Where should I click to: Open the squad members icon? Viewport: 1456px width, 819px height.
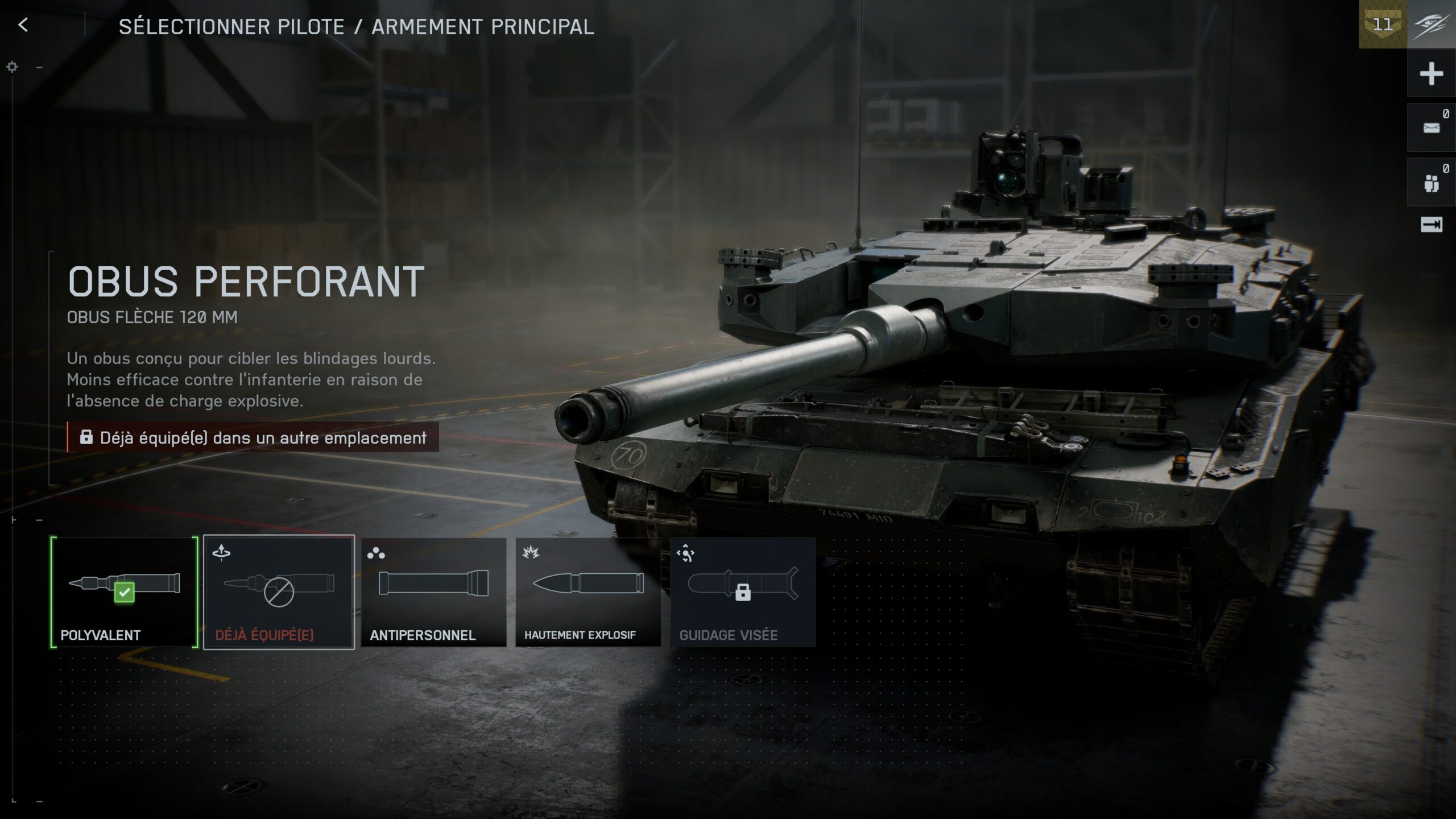pyautogui.click(x=1431, y=183)
